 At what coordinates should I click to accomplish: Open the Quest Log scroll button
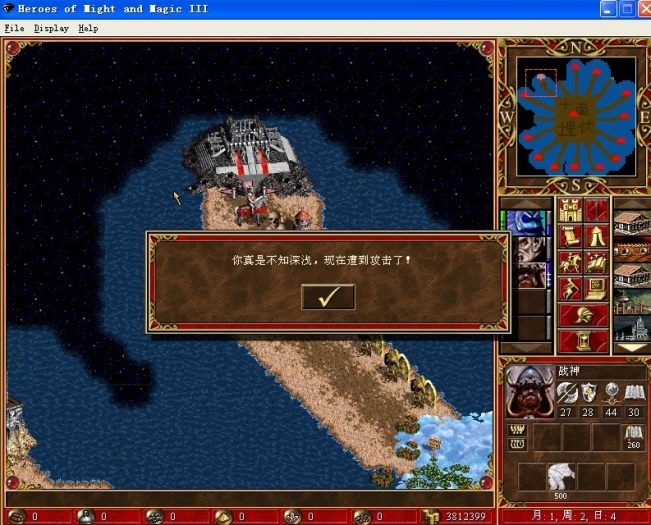coord(571,237)
